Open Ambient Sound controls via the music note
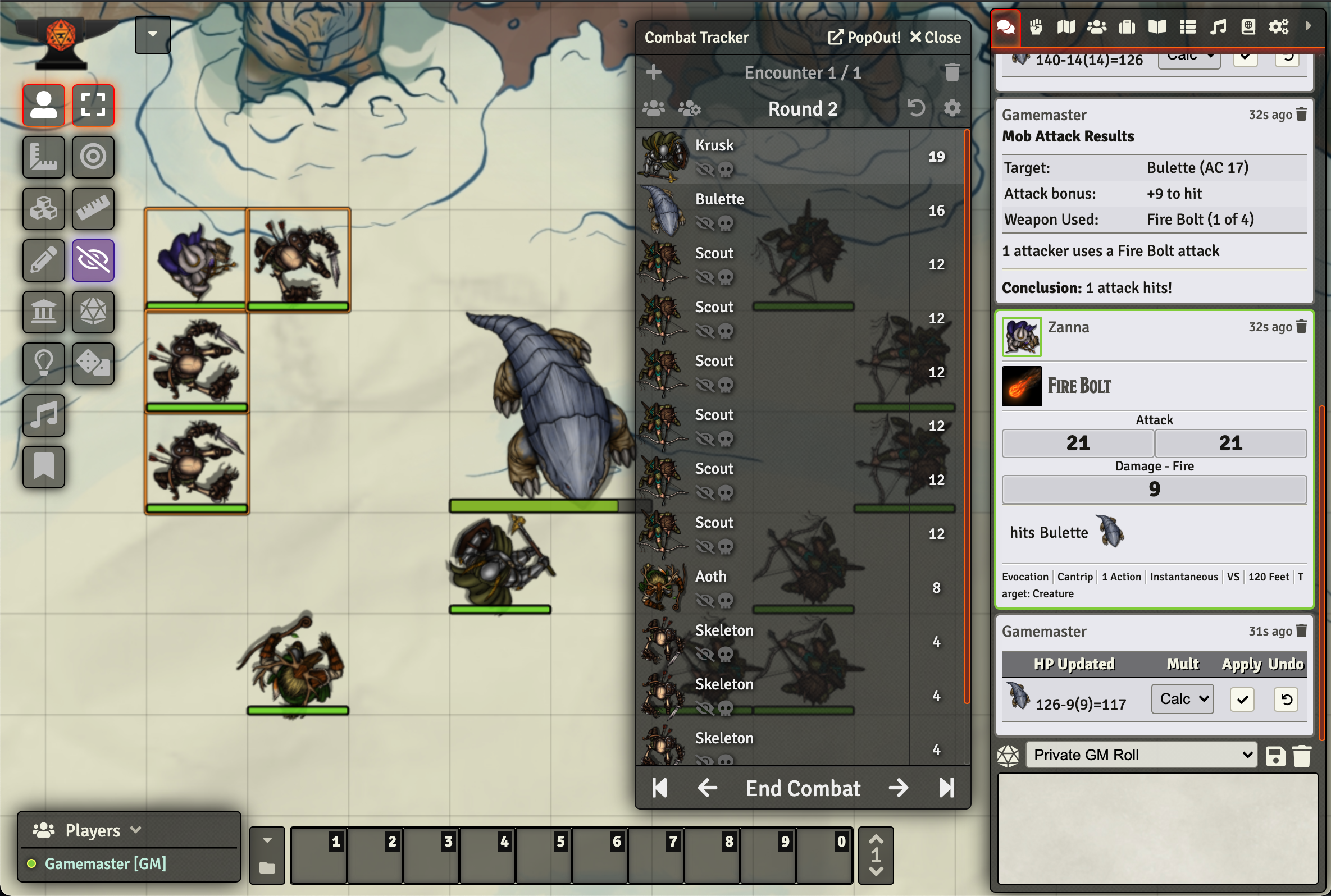The height and width of the screenshot is (896, 1331). point(43,415)
